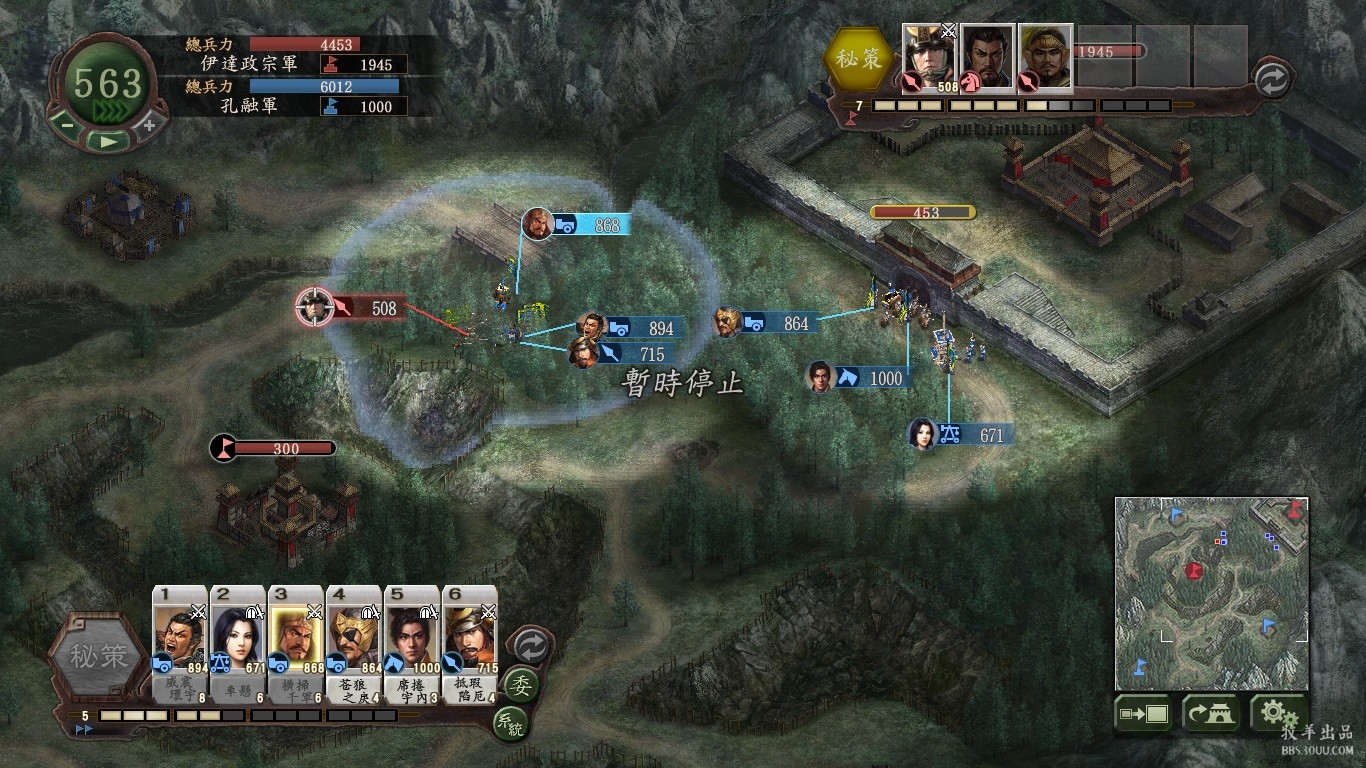This screenshot has width=1366, height=768.
Task: Resume battle with the play button
Action: (x=107, y=141)
